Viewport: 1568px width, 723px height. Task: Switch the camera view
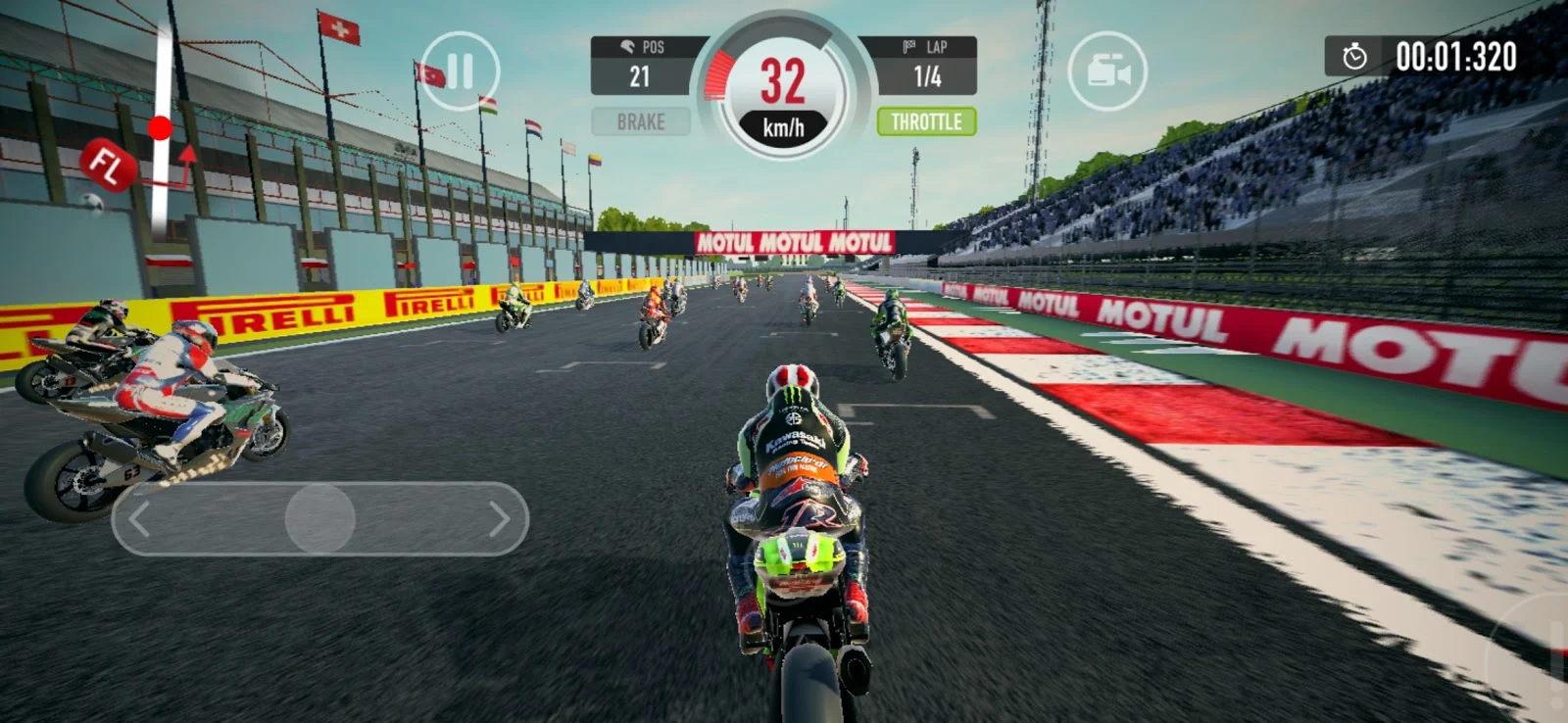[x=1106, y=72]
